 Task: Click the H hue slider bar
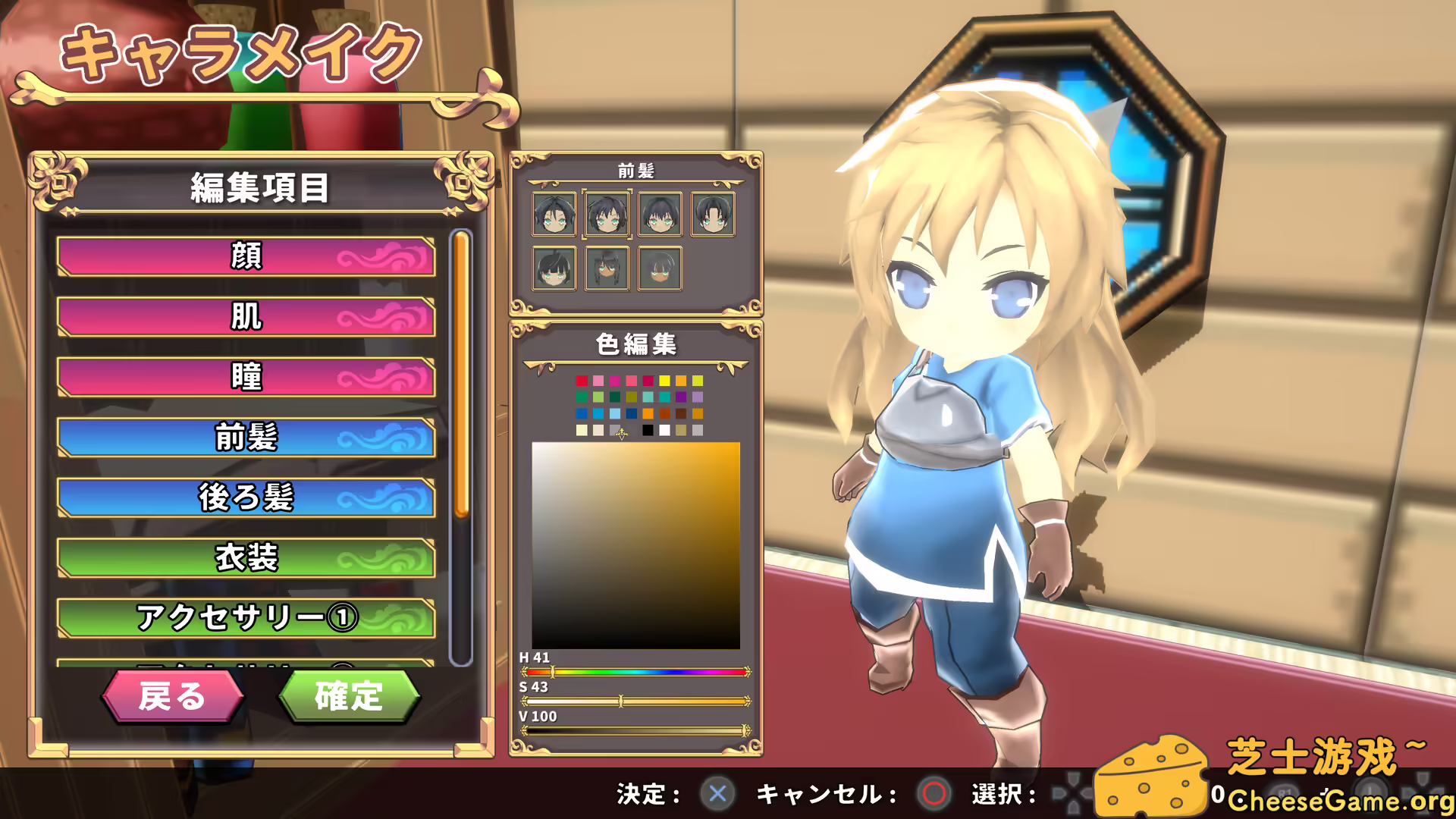click(635, 672)
